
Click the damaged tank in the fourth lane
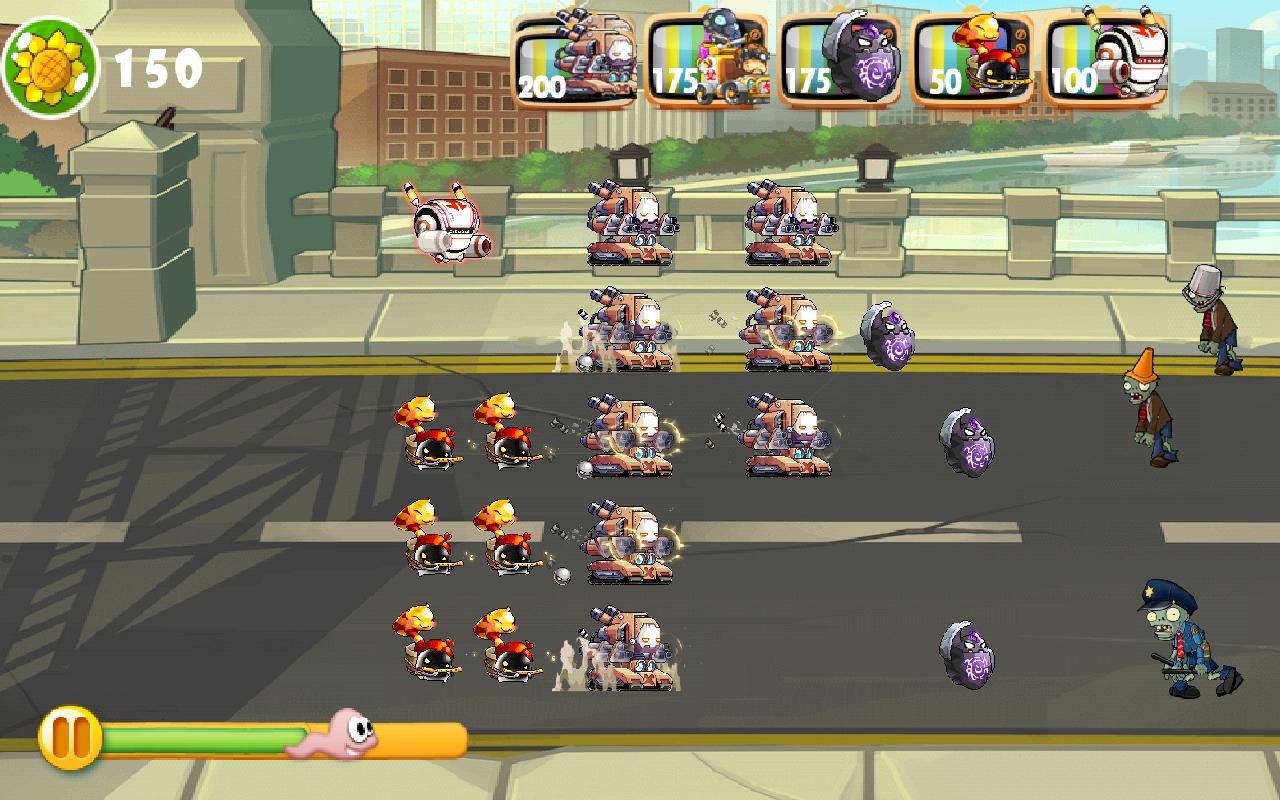[630, 545]
